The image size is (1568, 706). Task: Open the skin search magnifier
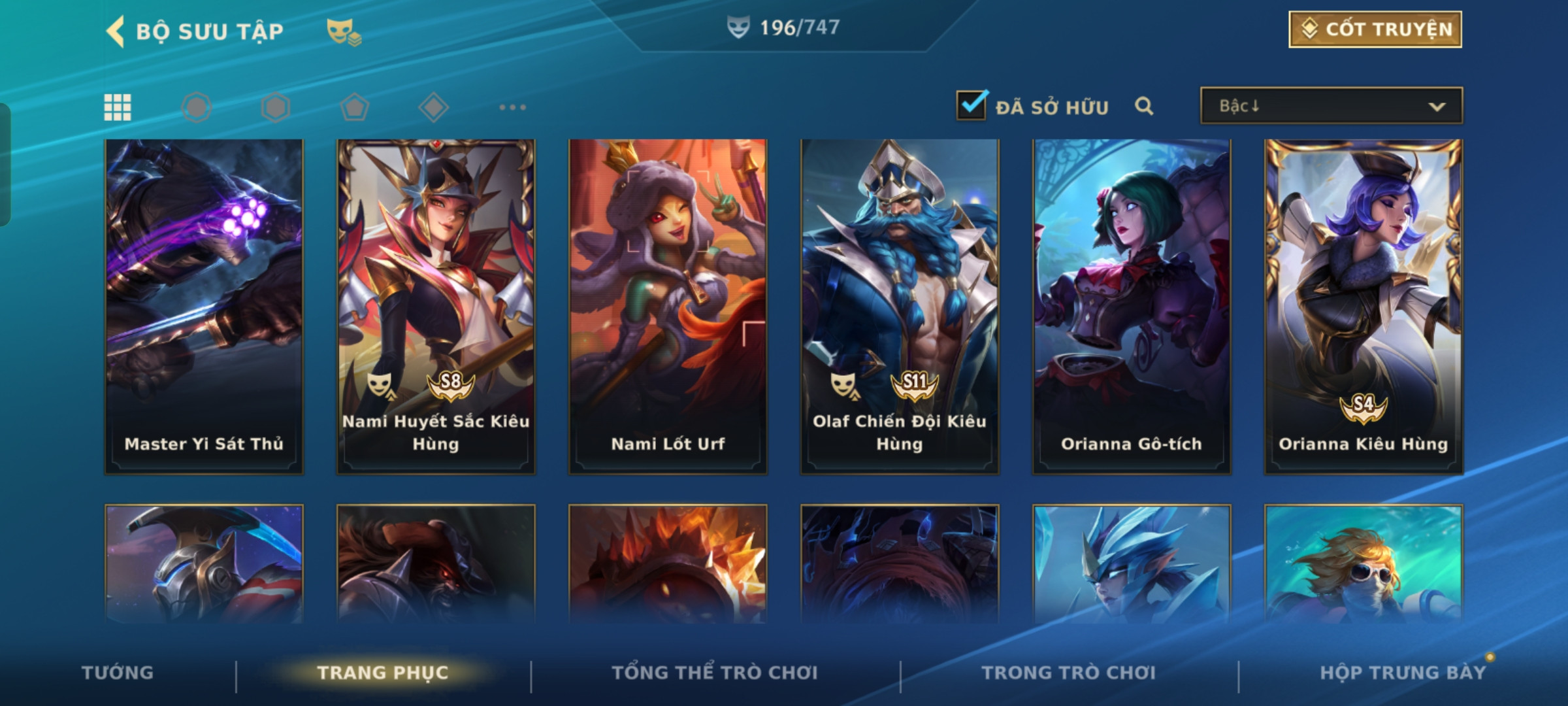(1143, 106)
